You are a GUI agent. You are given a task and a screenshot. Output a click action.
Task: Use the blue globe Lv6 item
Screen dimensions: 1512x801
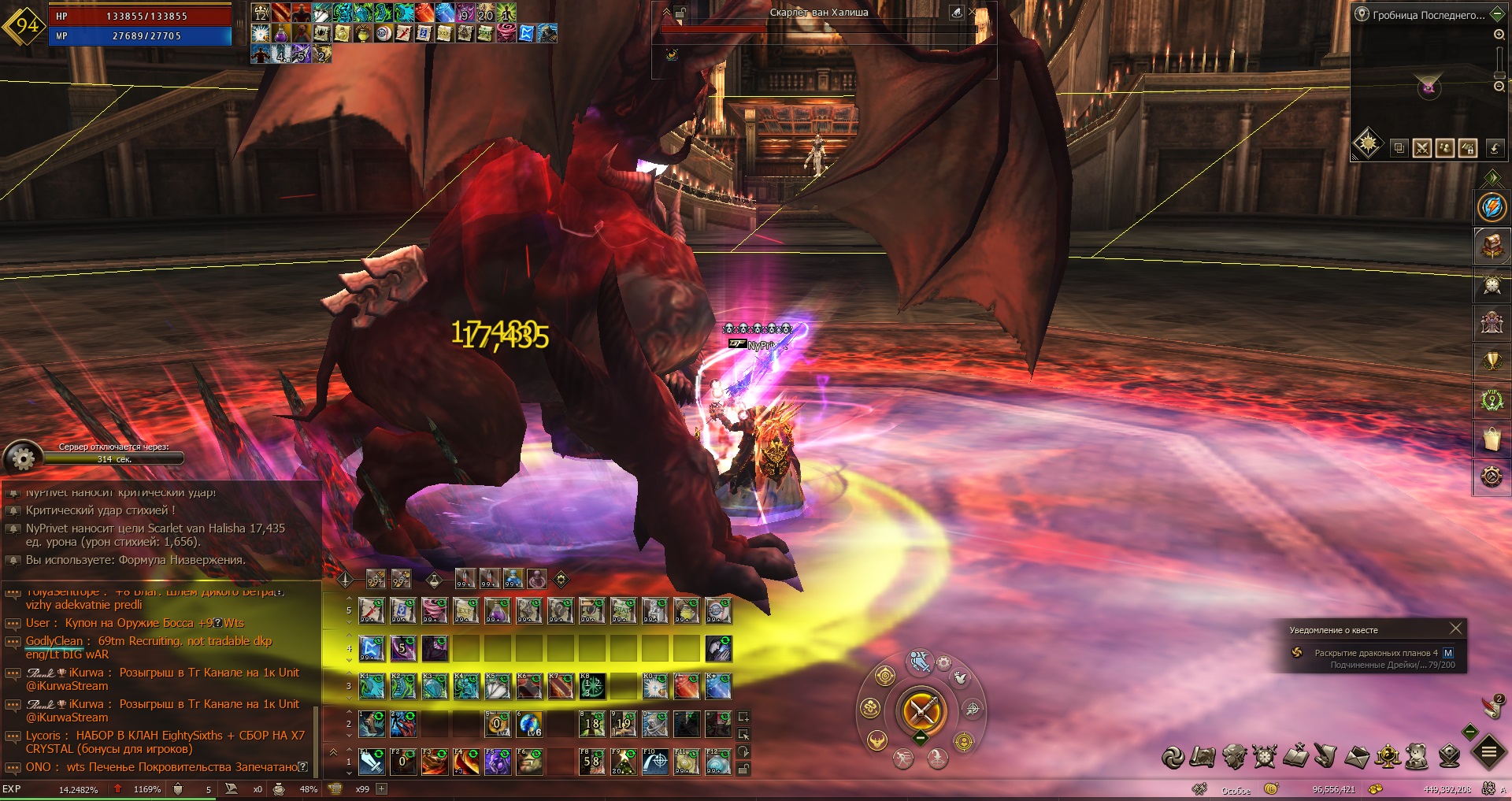tap(530, 723)
